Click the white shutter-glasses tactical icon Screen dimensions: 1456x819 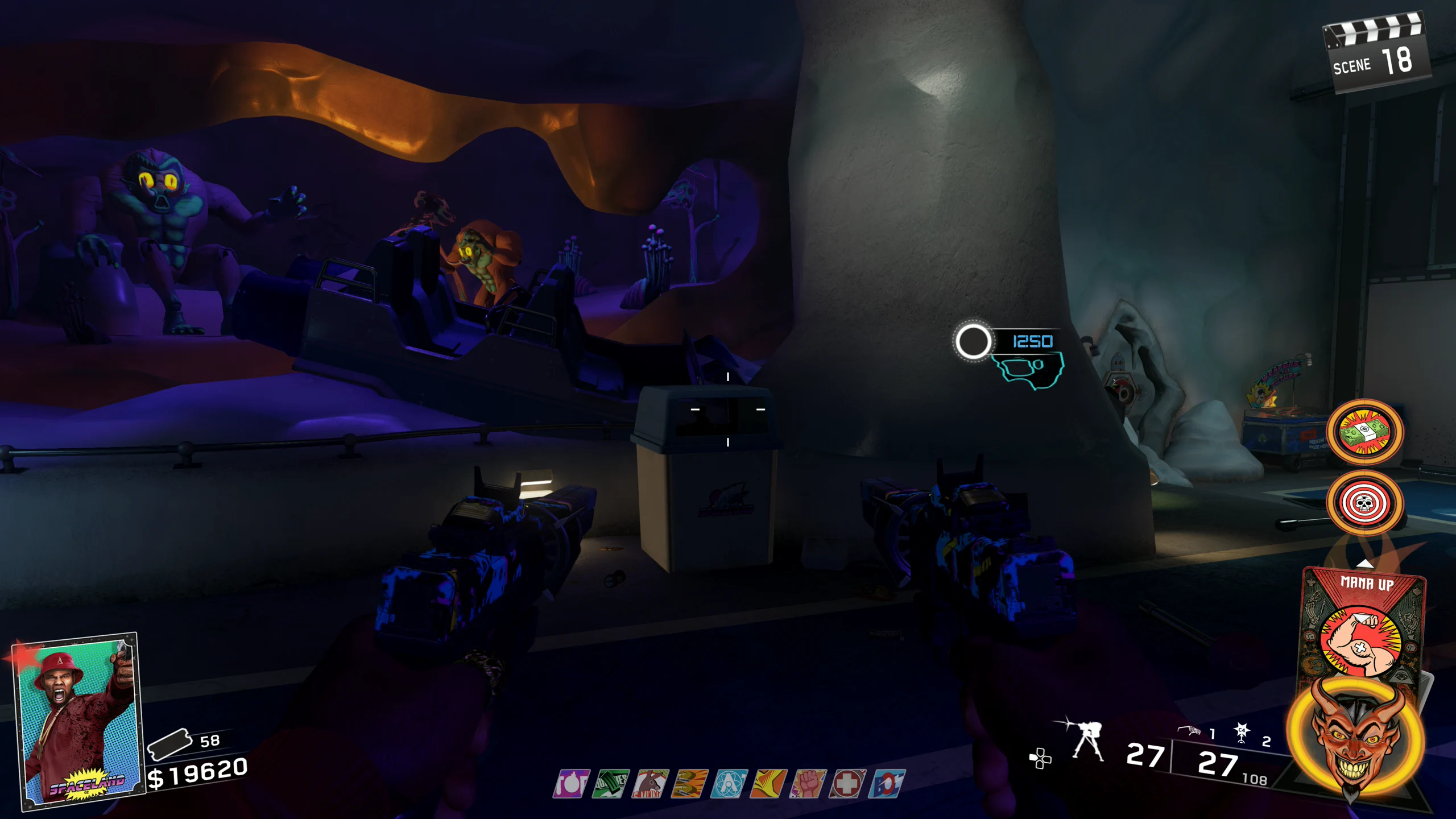pyautogui.click(x=1189, y=730)
